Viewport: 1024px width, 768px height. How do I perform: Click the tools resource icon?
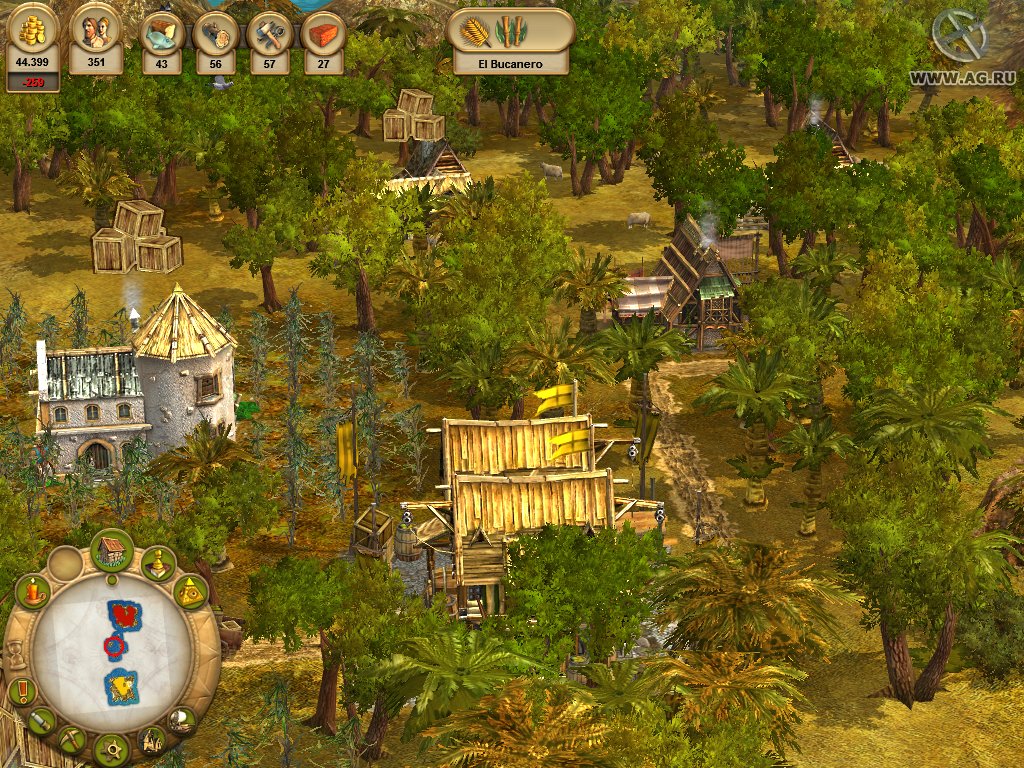[x=269, y=32]
